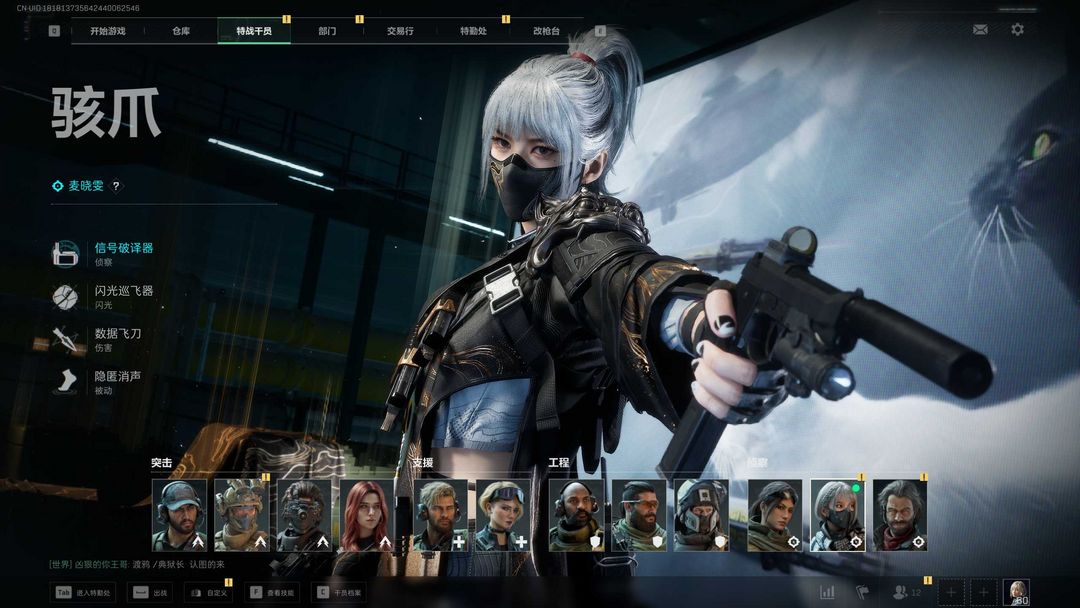Open the 干员档案 operator file
The image size is (1080, 608).
click(339, 593)
